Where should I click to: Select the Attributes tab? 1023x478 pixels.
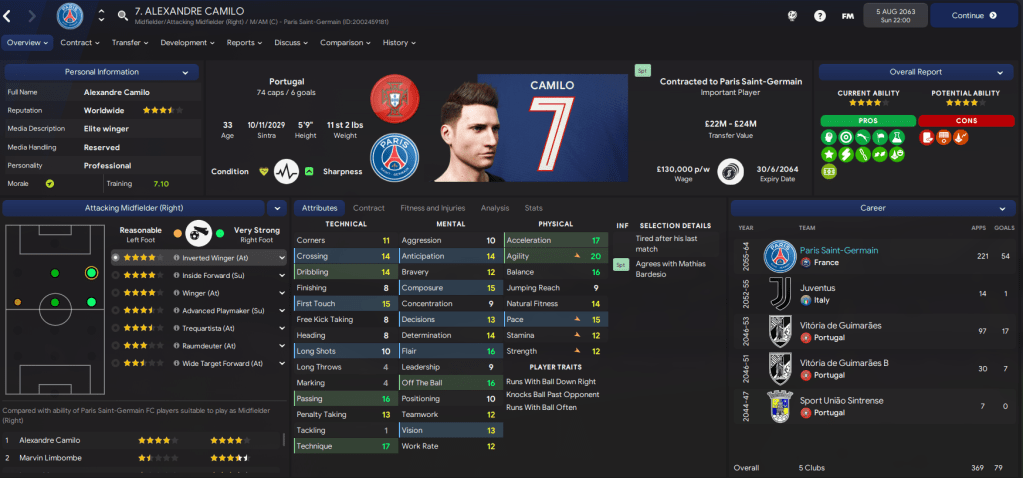[319, 208]
